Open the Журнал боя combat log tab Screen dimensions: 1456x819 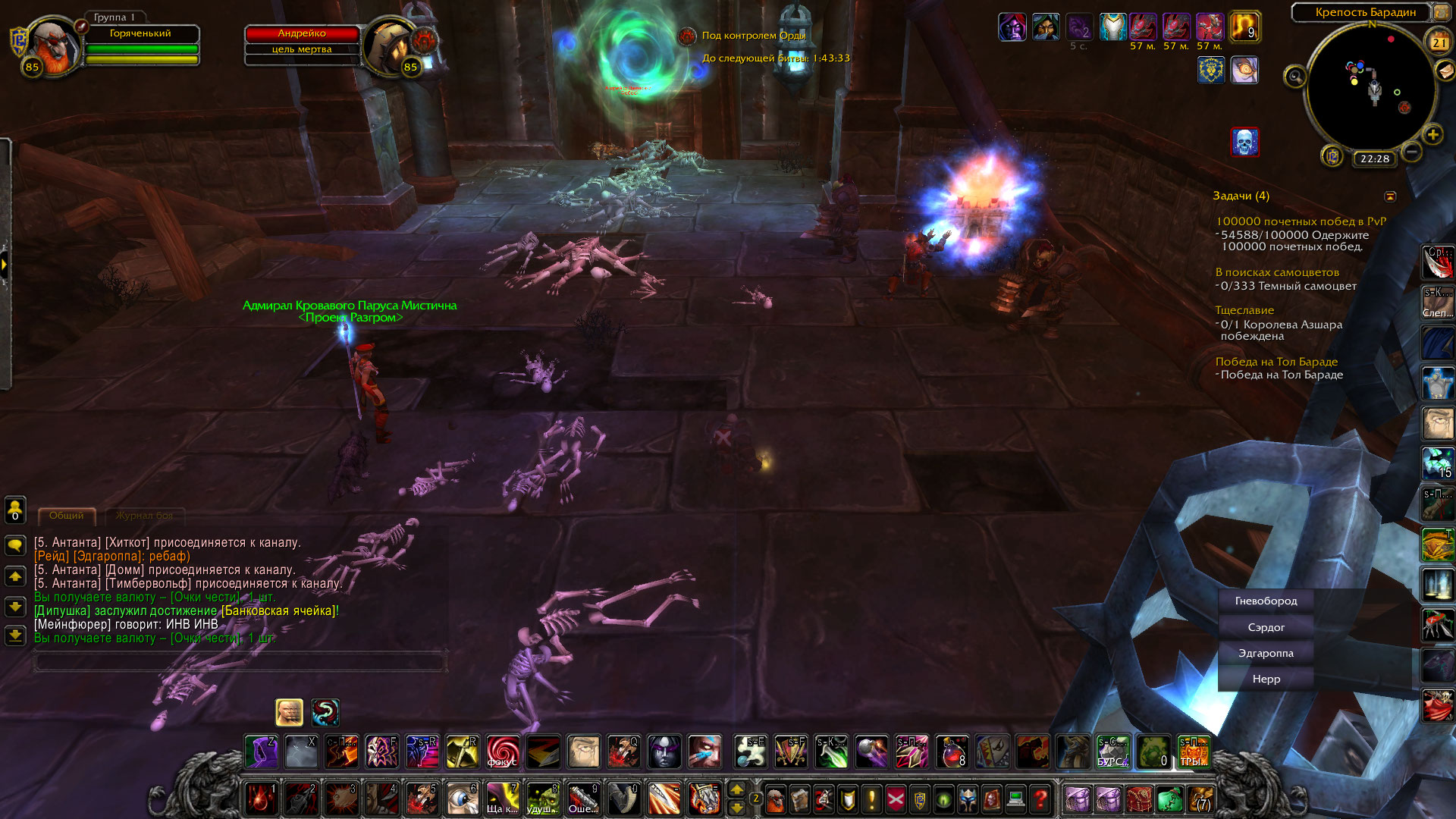click(144, 516)
